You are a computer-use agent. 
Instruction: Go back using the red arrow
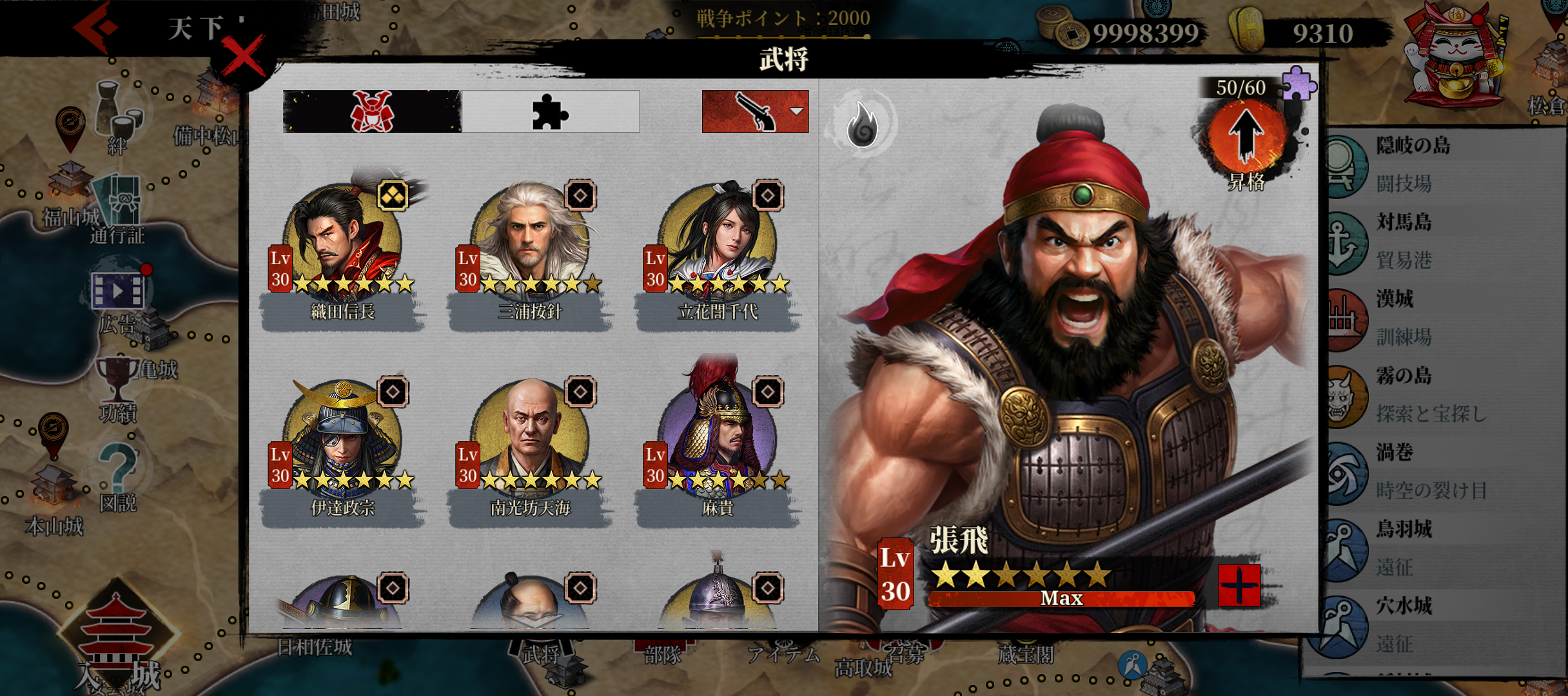pyautogui.click(x=95, y=27)
